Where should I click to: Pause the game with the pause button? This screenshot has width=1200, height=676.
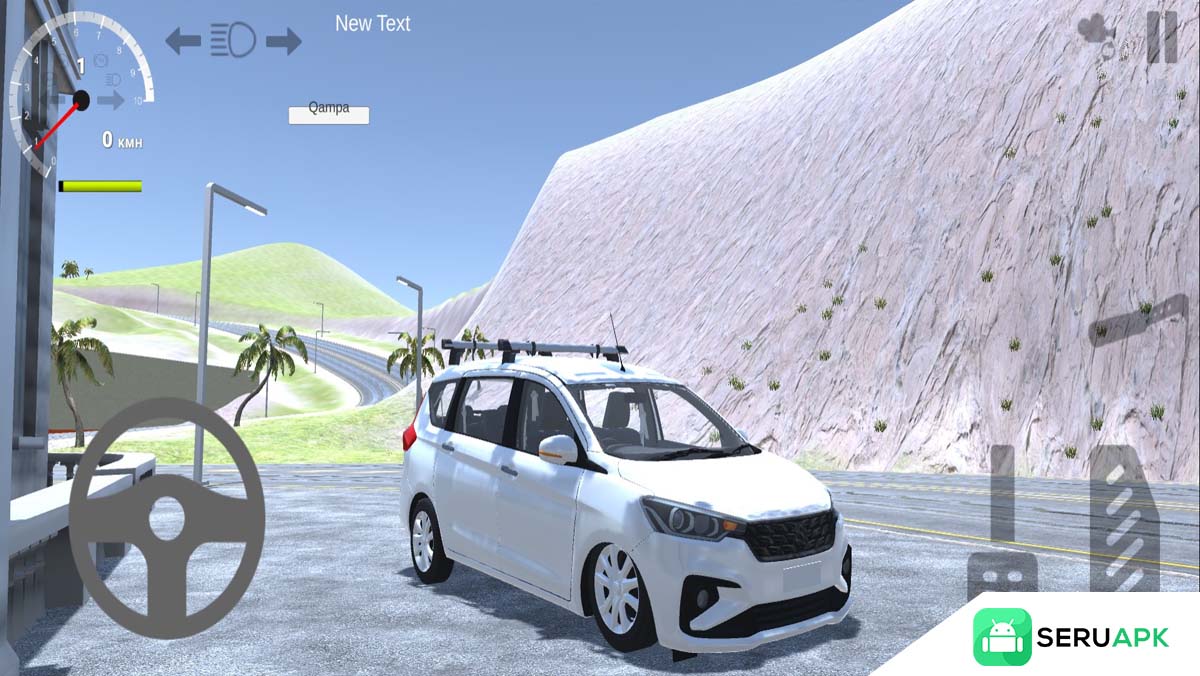point(1161,36)
